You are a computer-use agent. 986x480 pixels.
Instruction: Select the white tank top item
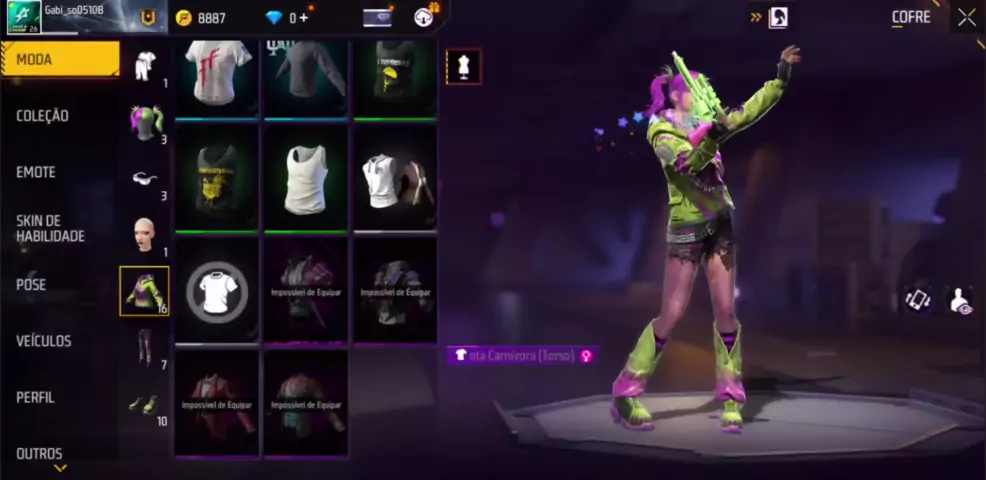(x=306, y=179)
